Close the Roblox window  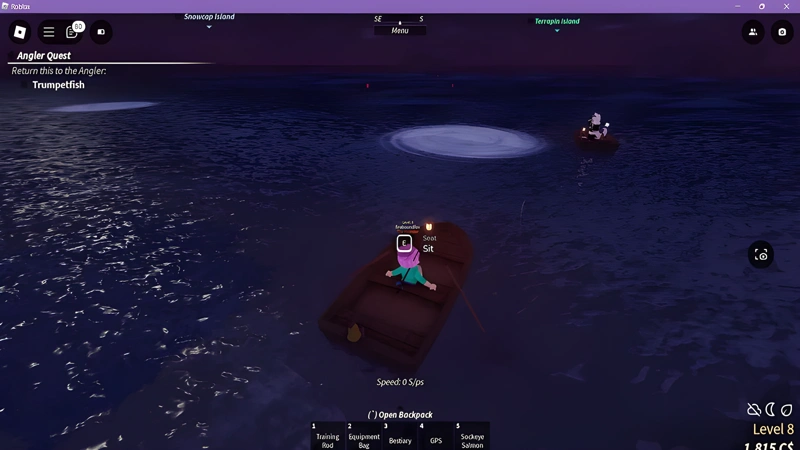coord(787,6)
